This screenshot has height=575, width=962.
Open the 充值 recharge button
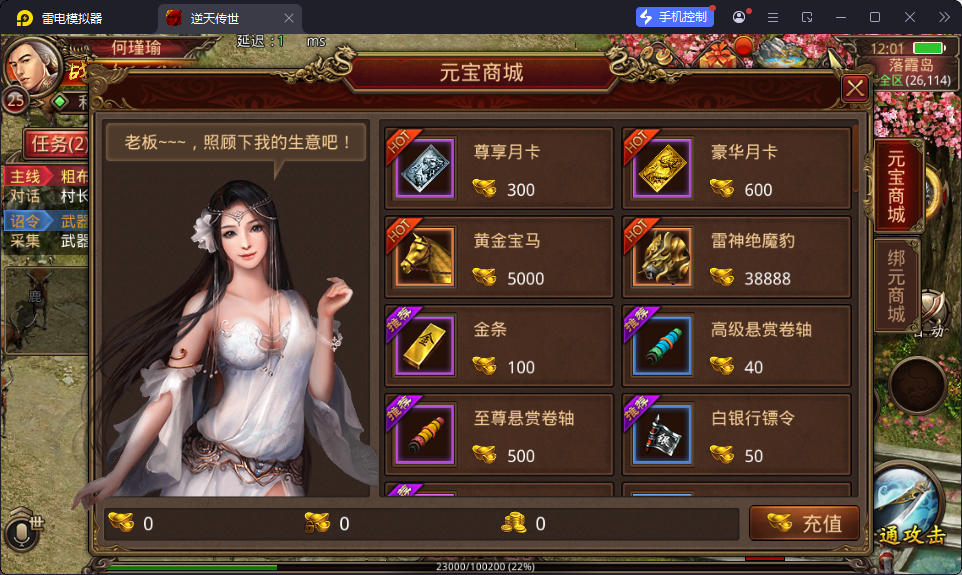804,522
